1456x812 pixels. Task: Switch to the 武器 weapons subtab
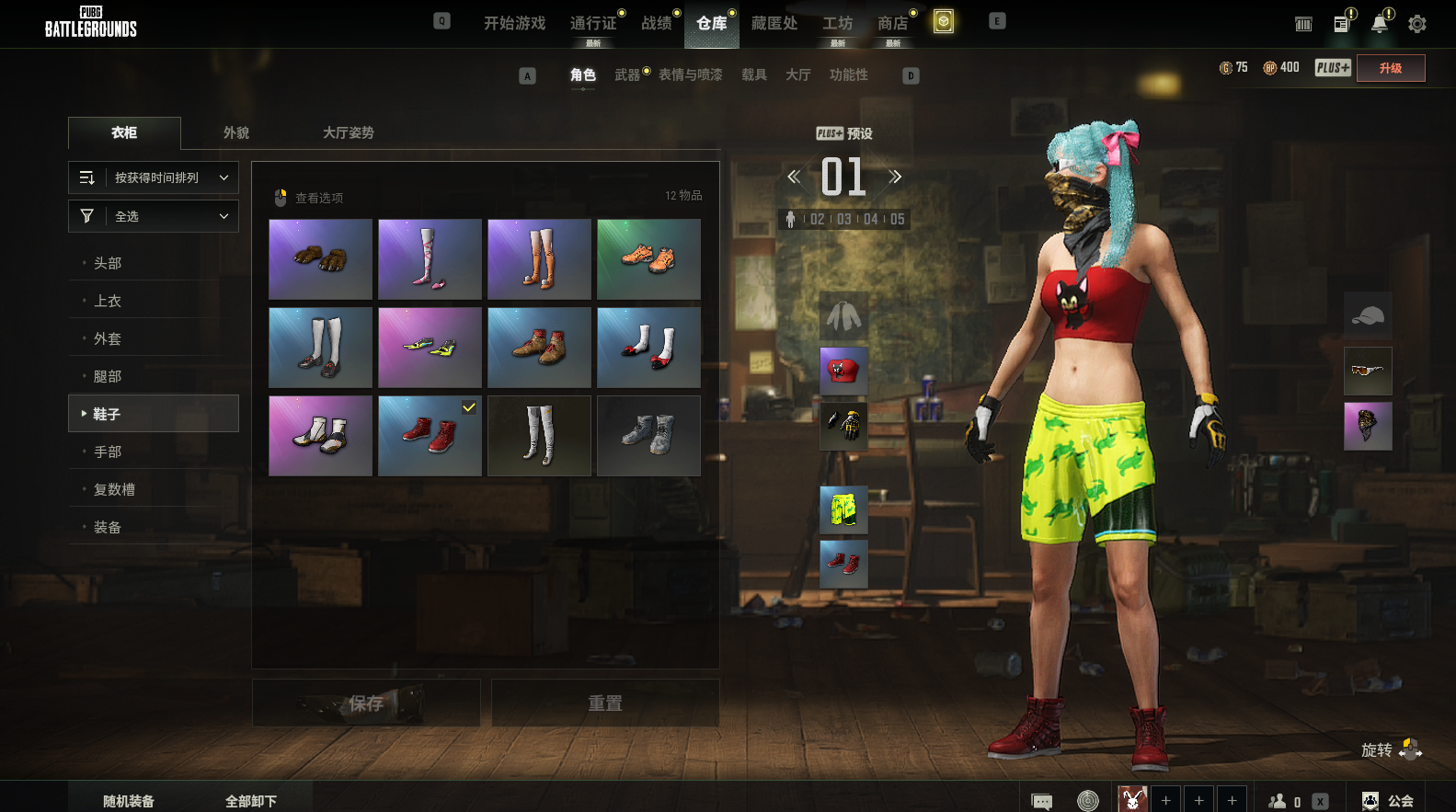point(627,74)
